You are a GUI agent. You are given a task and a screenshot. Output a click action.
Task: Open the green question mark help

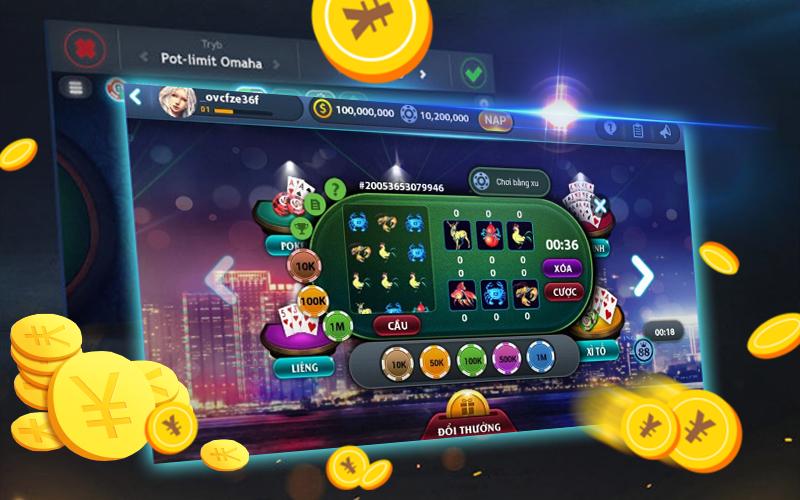click(333, 187)
